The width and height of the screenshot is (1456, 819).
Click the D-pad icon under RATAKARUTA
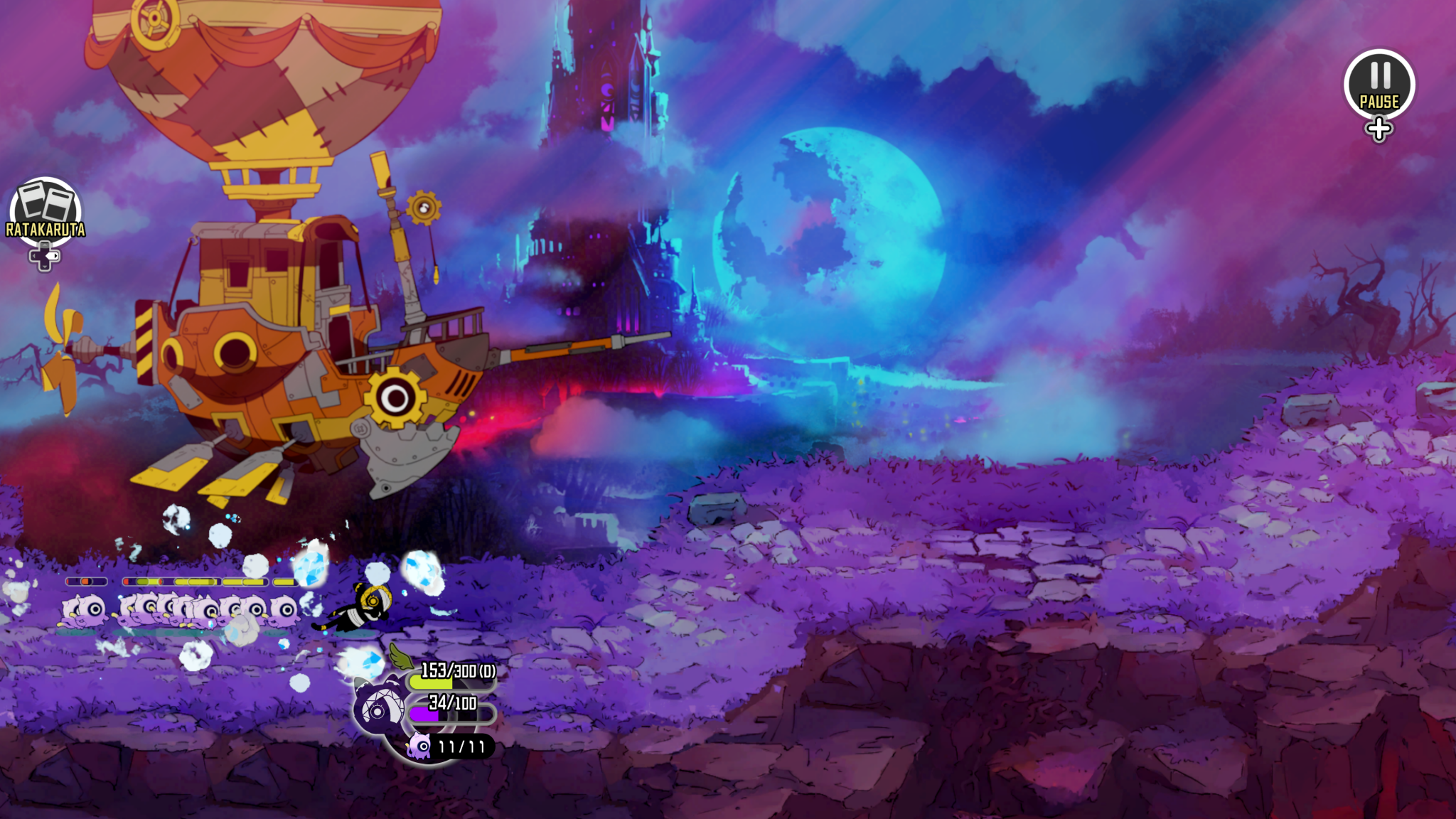pos(45,256)
